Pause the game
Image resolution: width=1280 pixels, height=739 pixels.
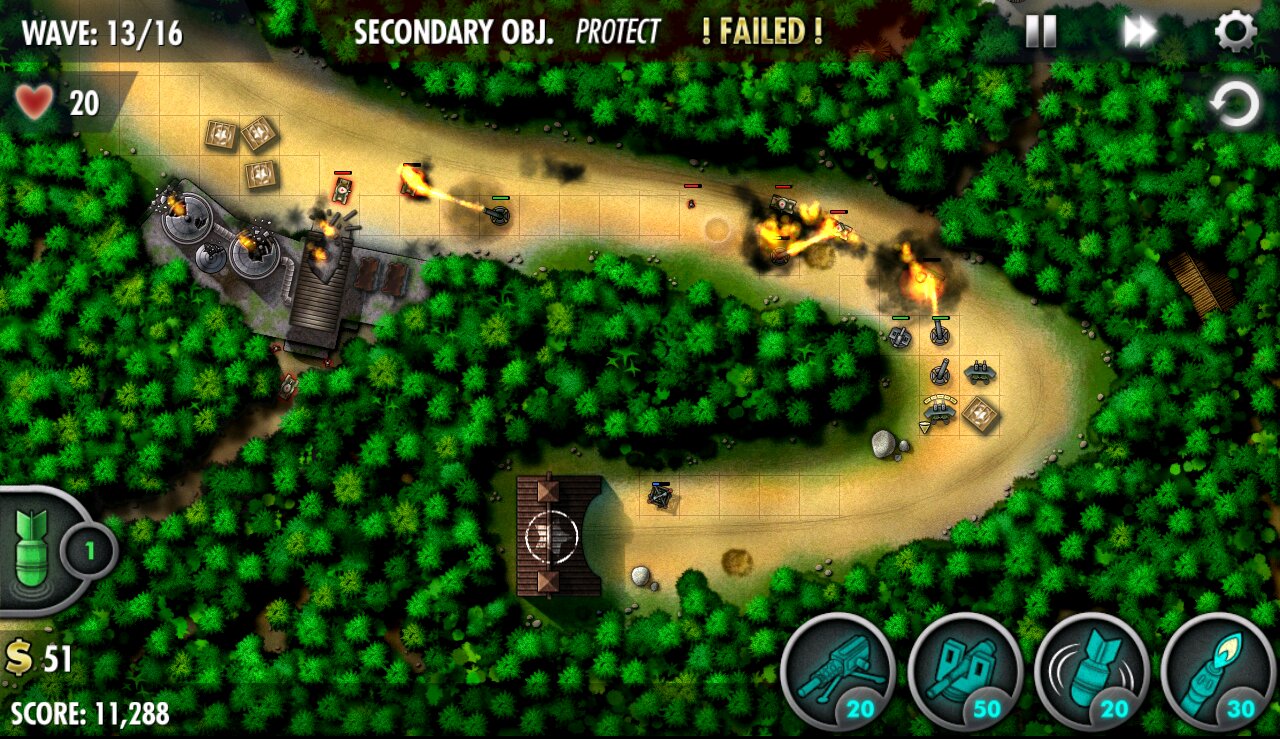[x=1040, y=32]
